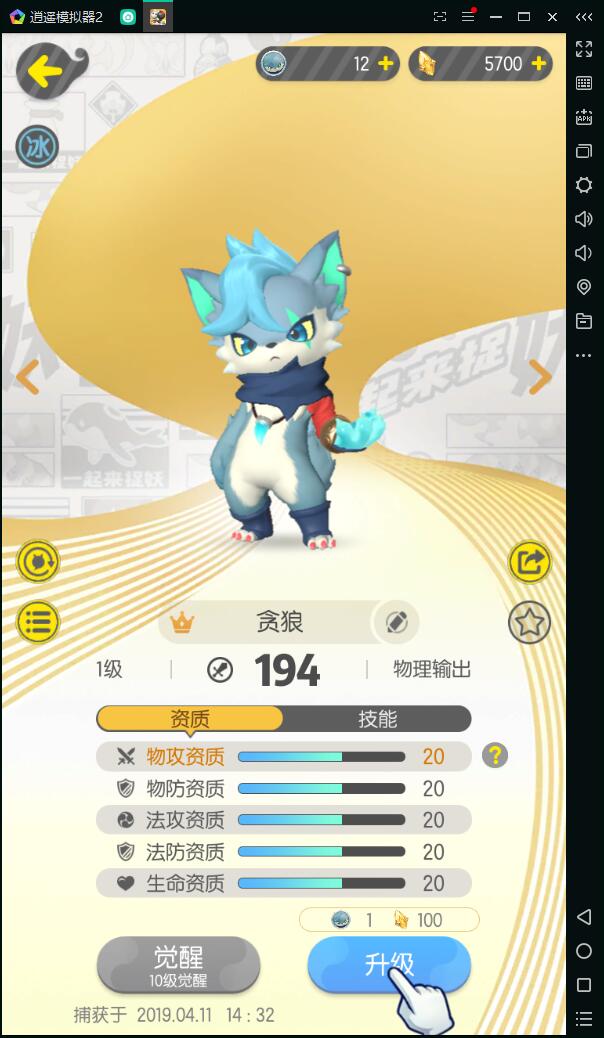This screenshot has height=1038, width=604.
Task: Select the 资质 aptitude tab
Action: 190,719
